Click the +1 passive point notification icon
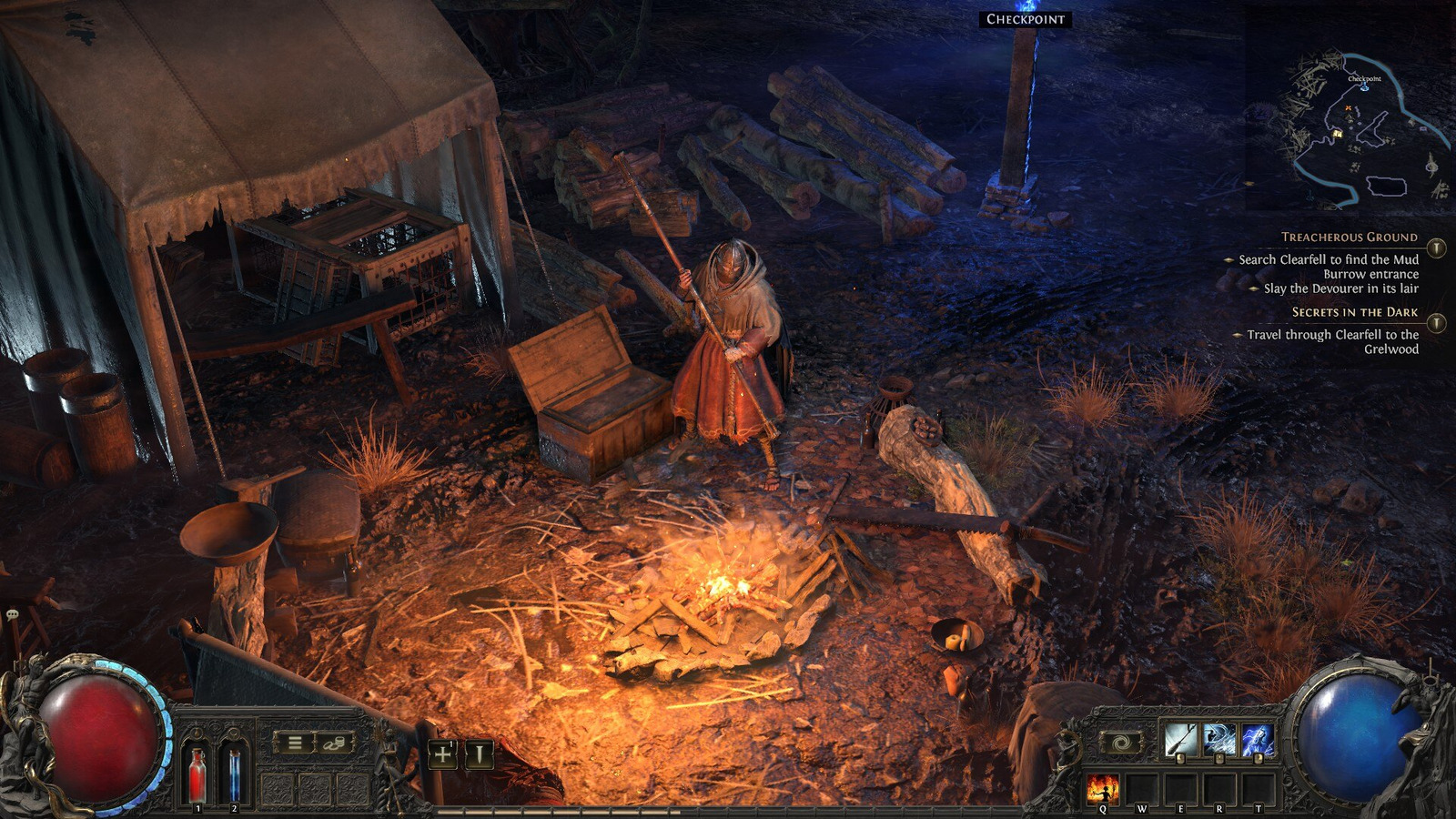 point(442,753)
